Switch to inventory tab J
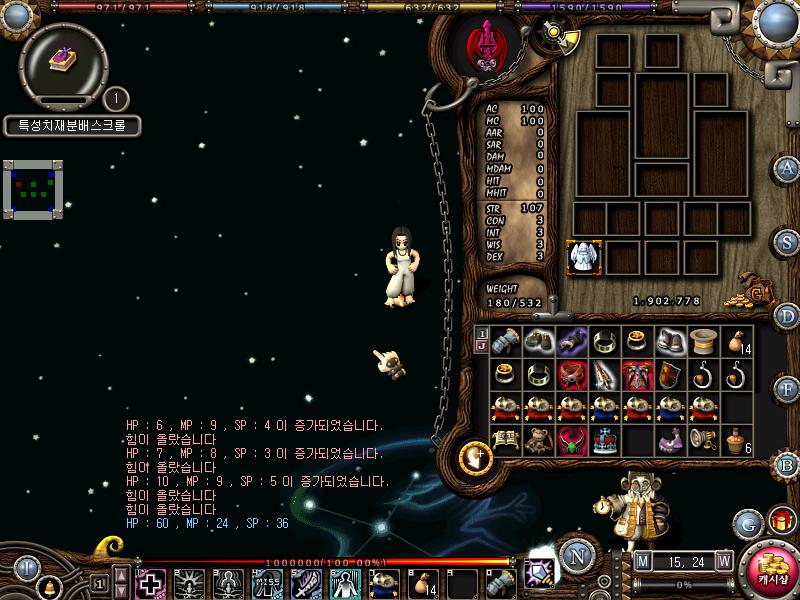Image resolution: width=800 pixels, height=600 pixels. click(x=481, y=346)
